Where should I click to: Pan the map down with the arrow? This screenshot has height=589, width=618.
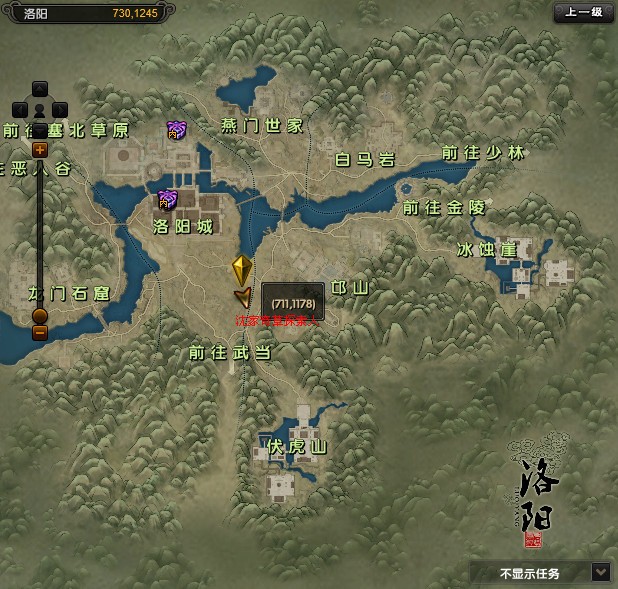click(40, 128)
